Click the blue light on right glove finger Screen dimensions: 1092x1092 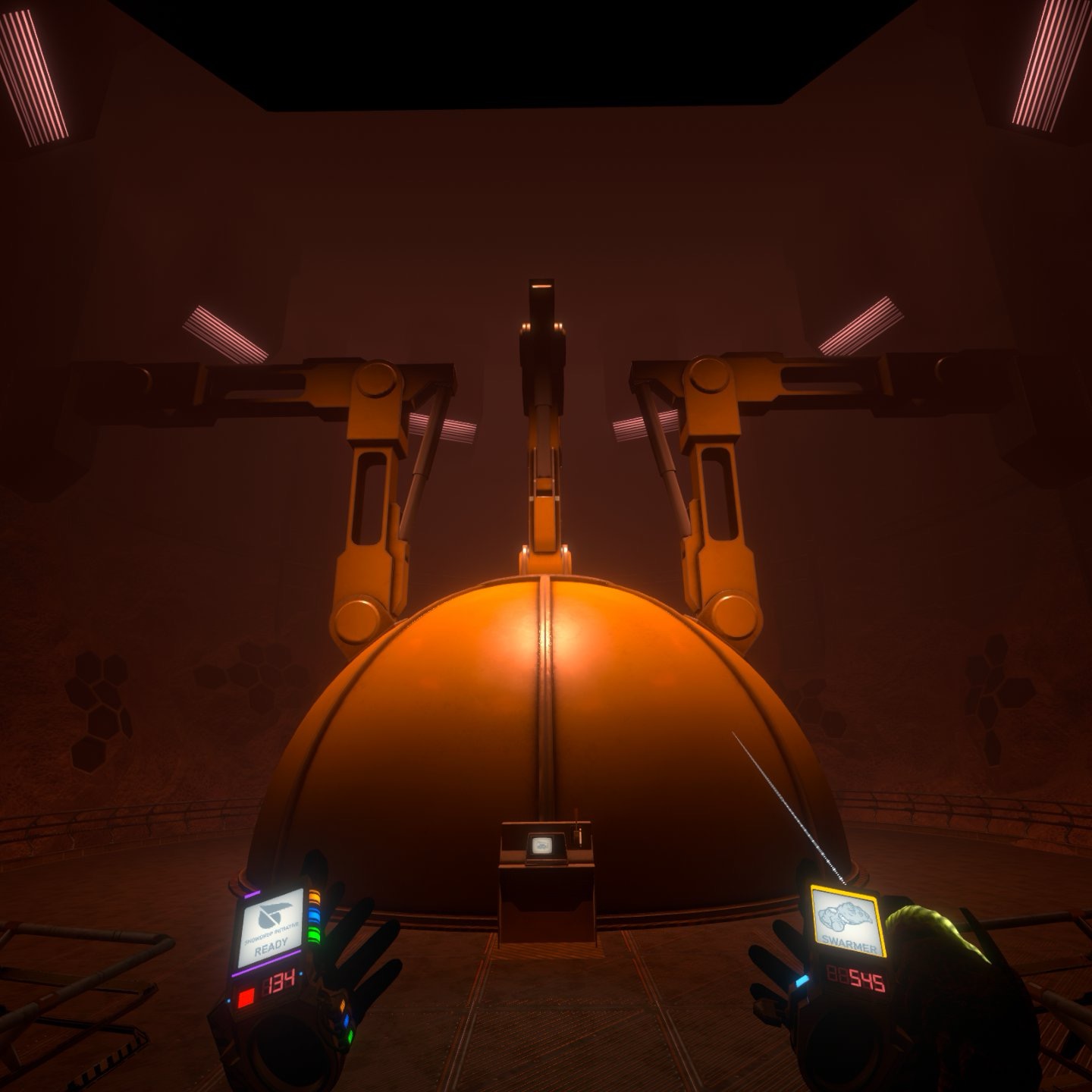coord(801,981)
